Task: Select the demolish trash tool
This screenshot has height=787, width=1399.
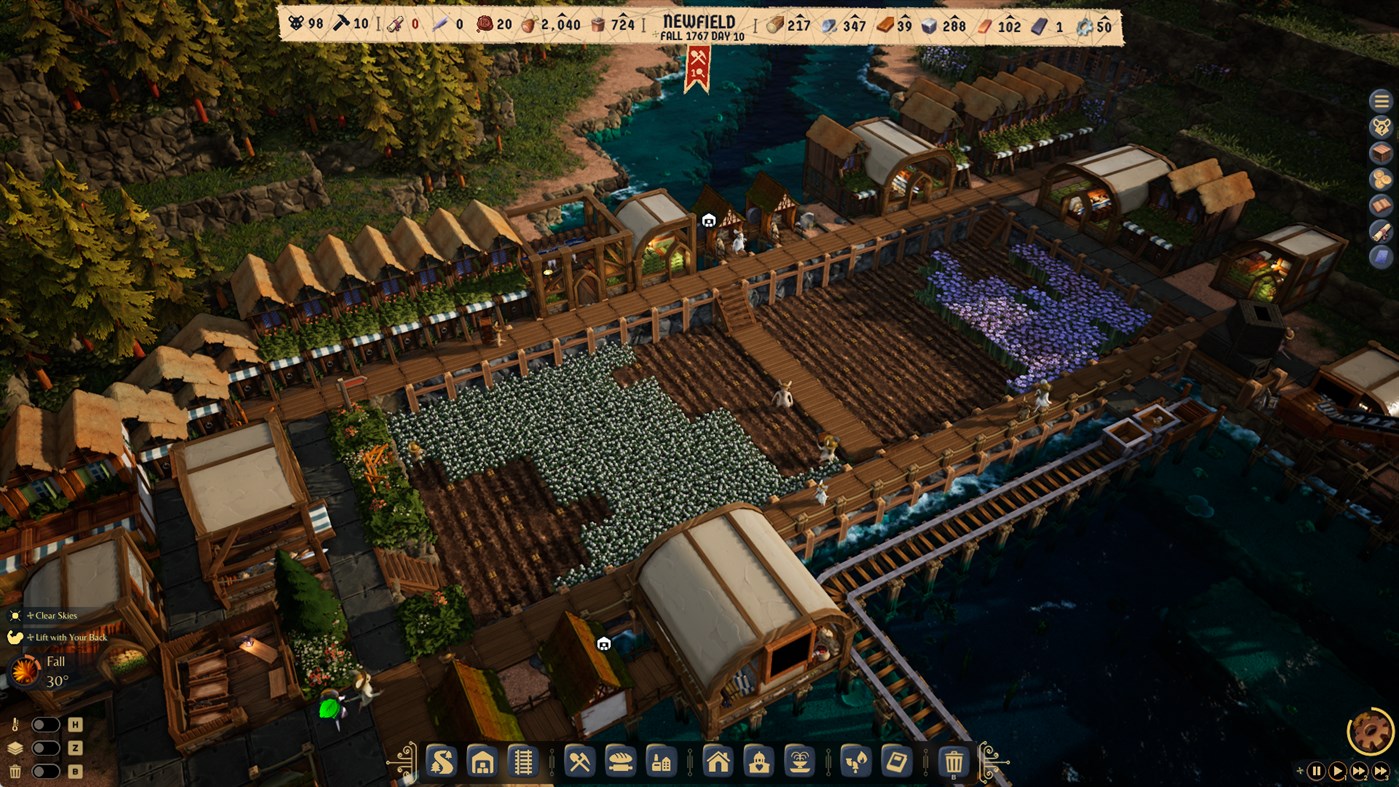Action: pyautogui.click(x=955, y=761)
